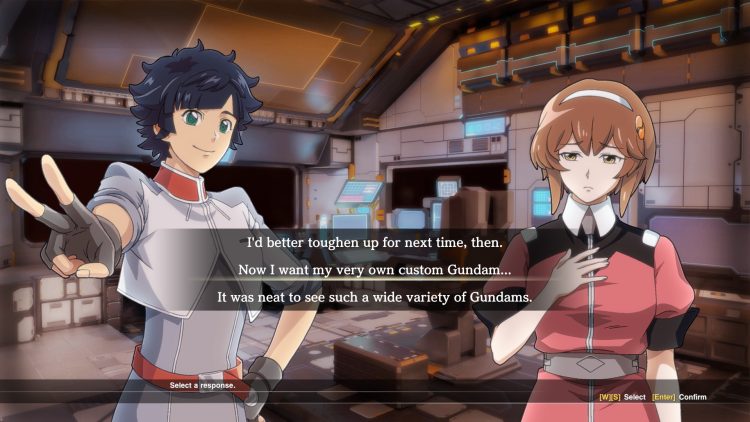
Task: Select "Now I want my very own custom Gundam"
Action: point(375,269)
